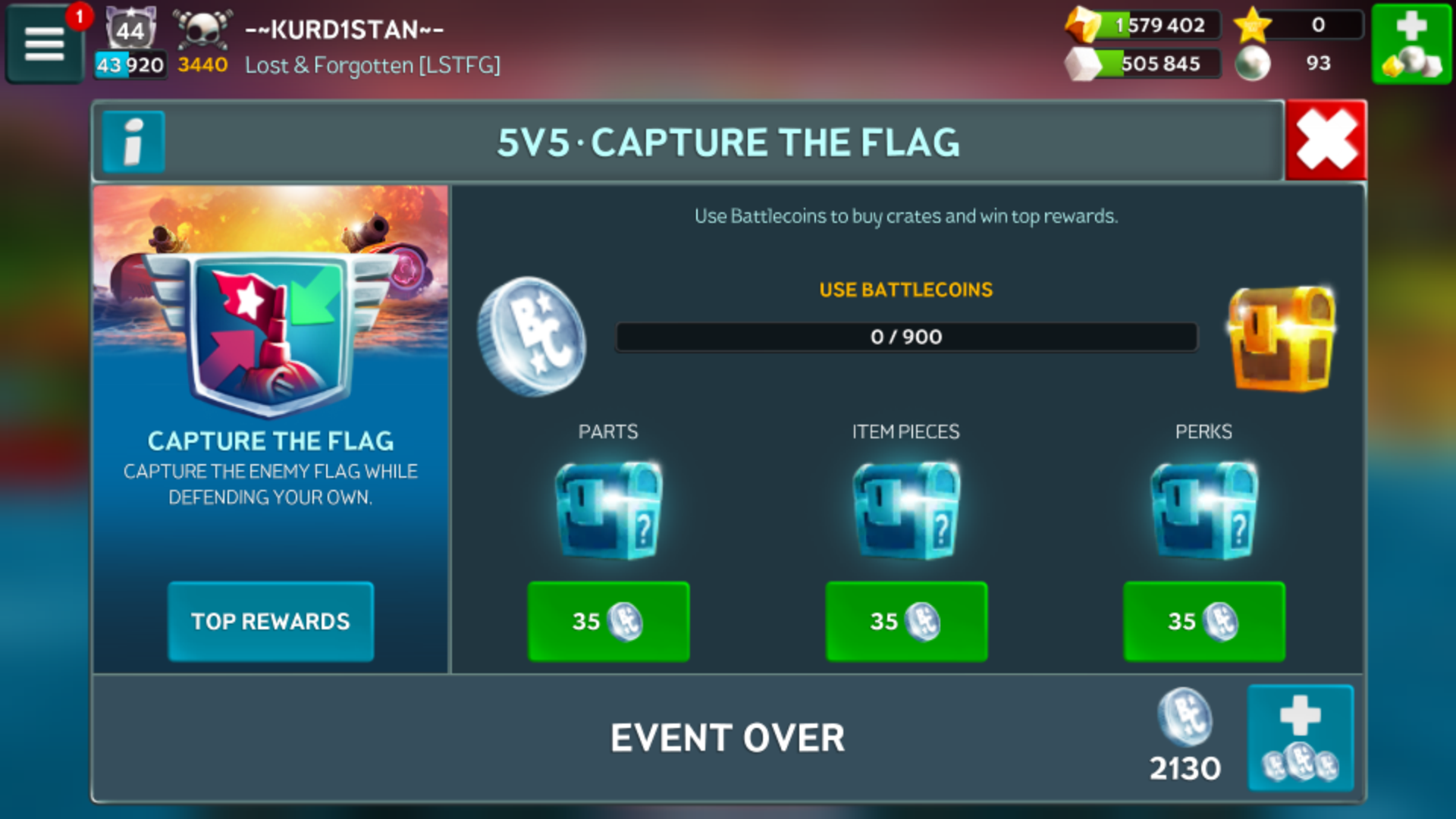View the Parts mystery crate
The height and width of the screenshot is (819, 1456).
click(x=608, y=510)
